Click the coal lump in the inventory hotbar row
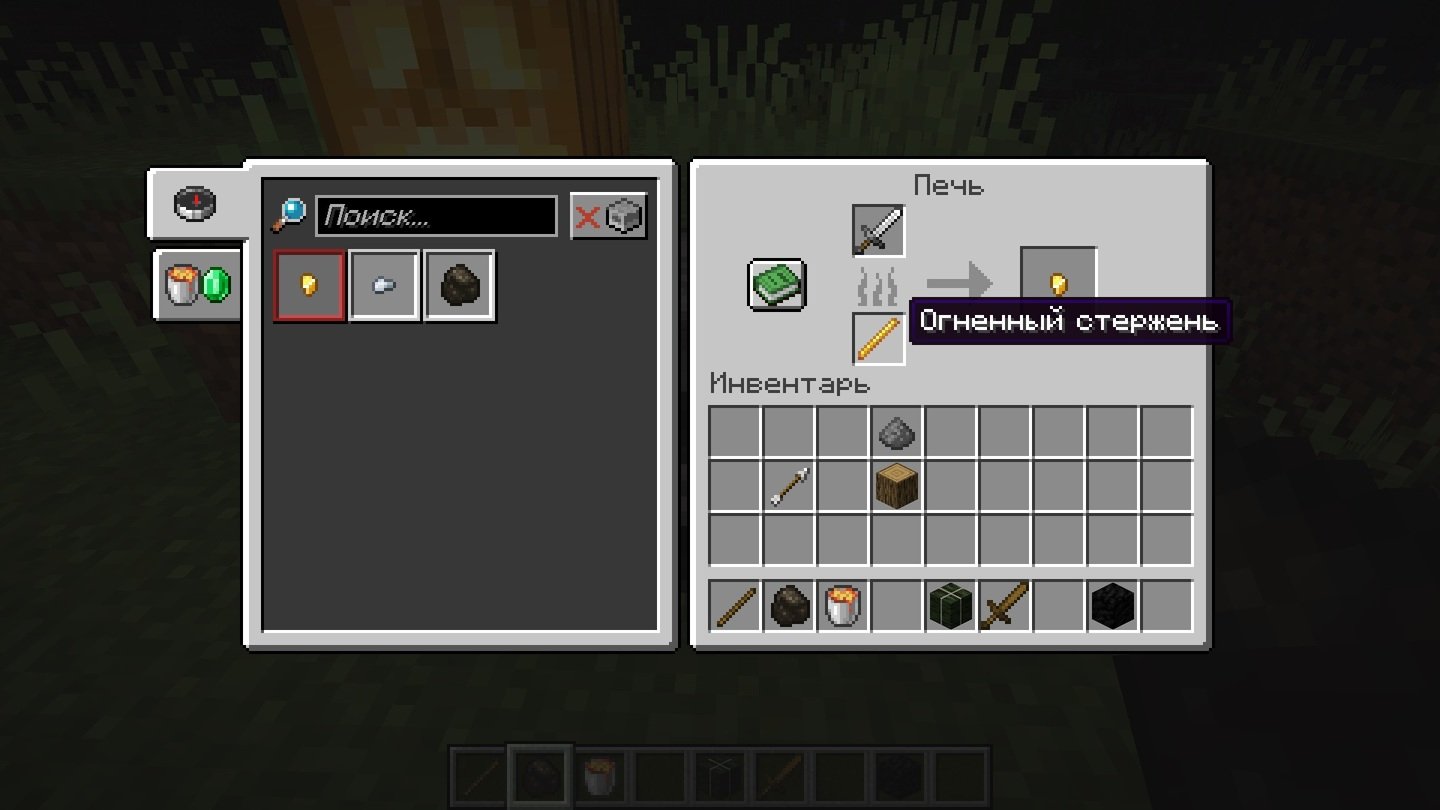The height and width of the screenshot is (810, 1440). 789,606
